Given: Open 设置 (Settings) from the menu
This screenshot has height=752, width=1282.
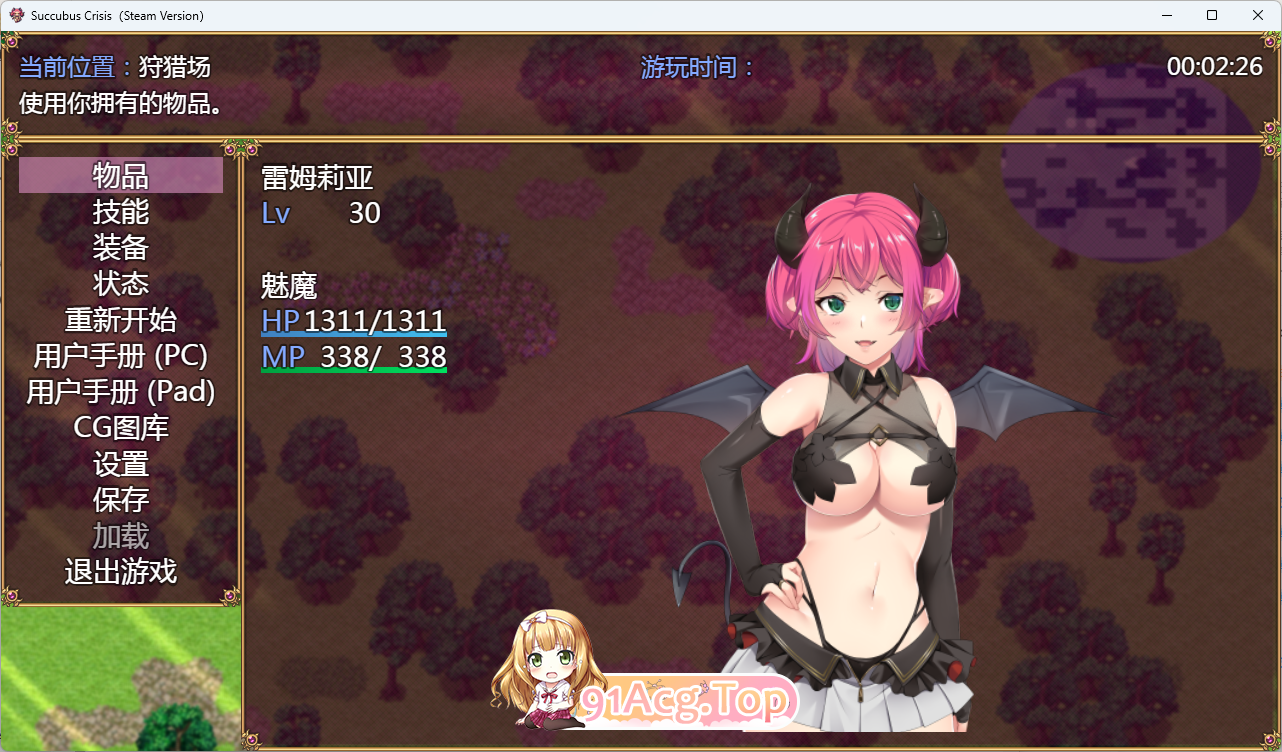Looking at the screenshot, I should pos(122,463).
